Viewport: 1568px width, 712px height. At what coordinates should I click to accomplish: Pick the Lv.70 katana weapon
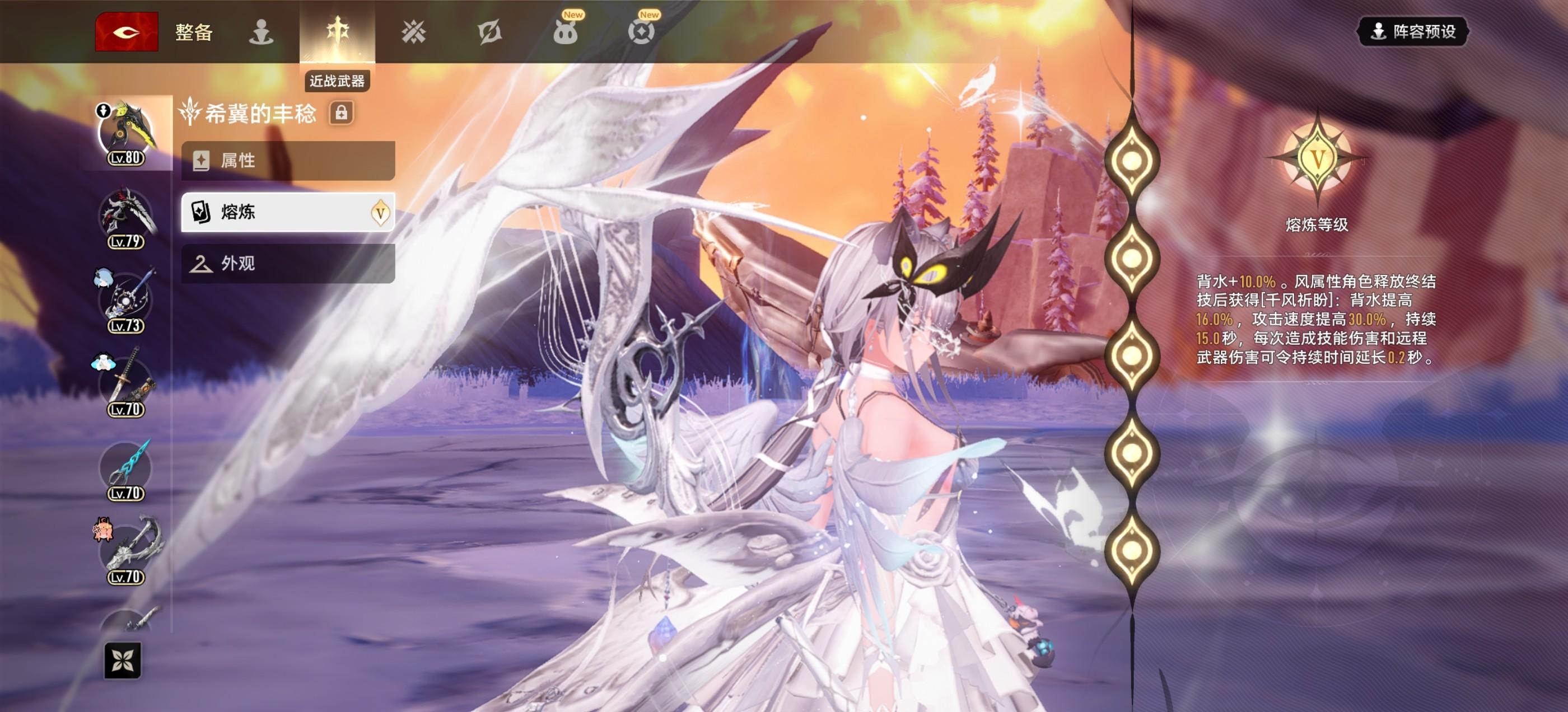(127, 385)
